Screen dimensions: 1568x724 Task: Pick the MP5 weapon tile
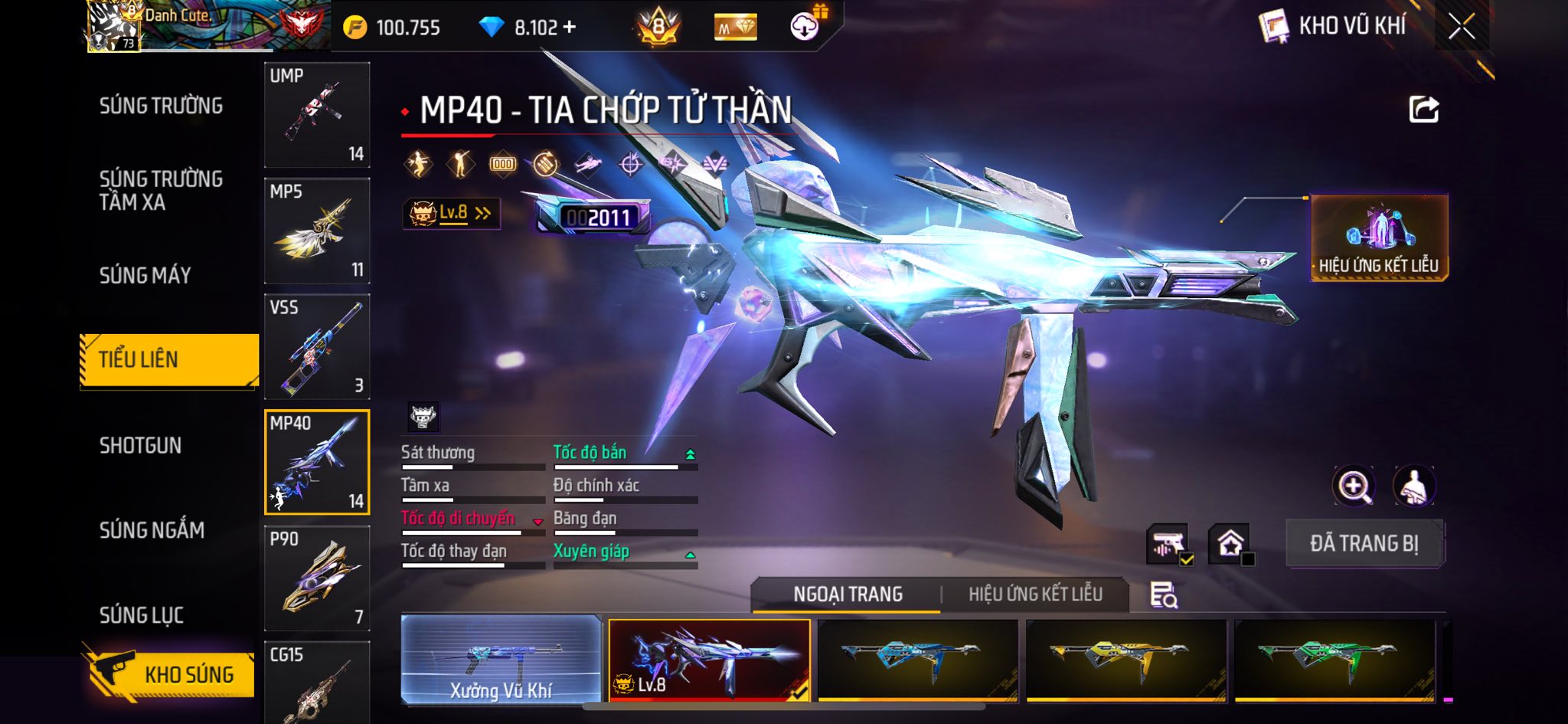pyautogui.click(x=317, y=231)
